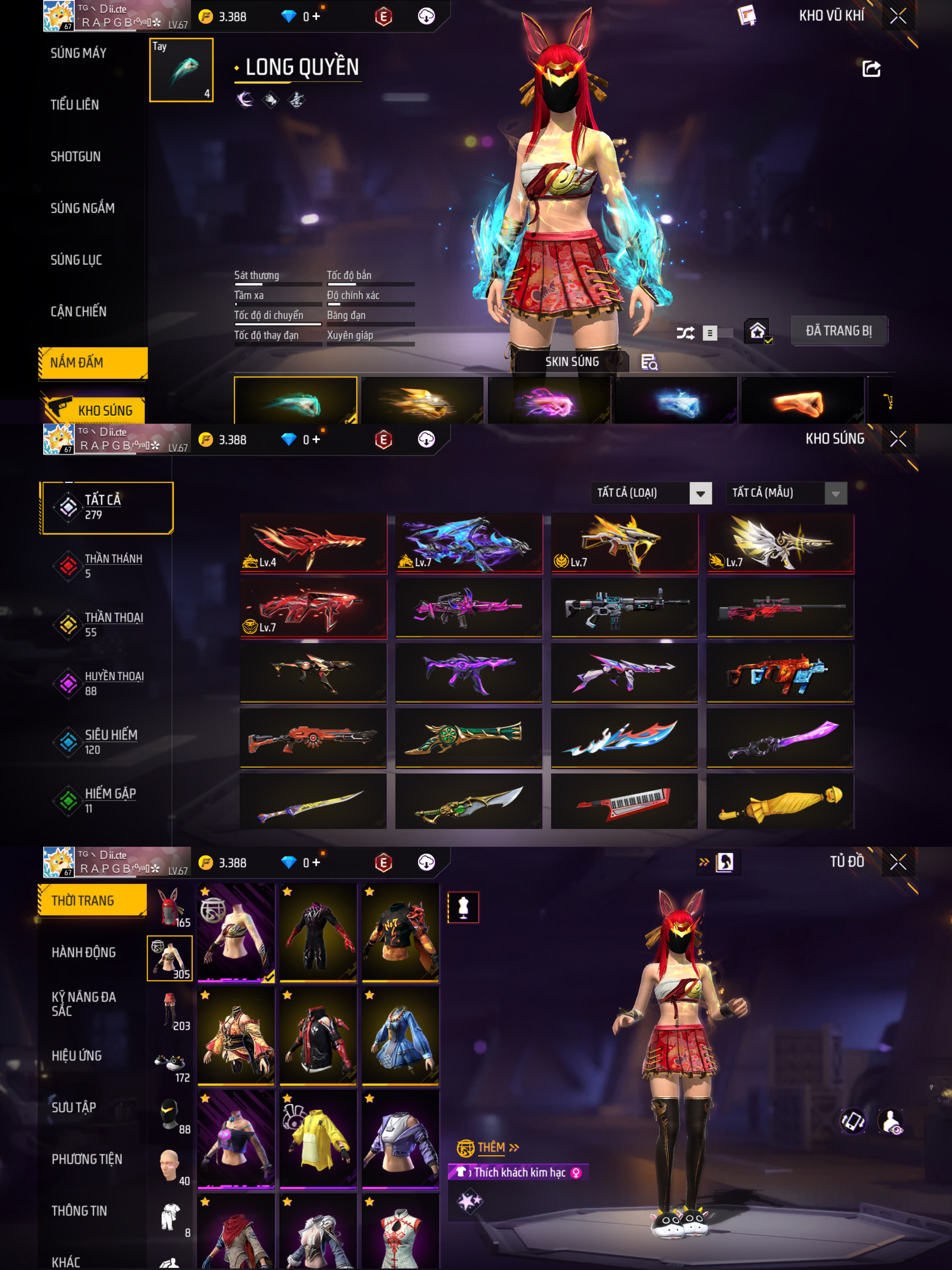Choose the orange fist skin thumbnail

[x=802, y=402]
